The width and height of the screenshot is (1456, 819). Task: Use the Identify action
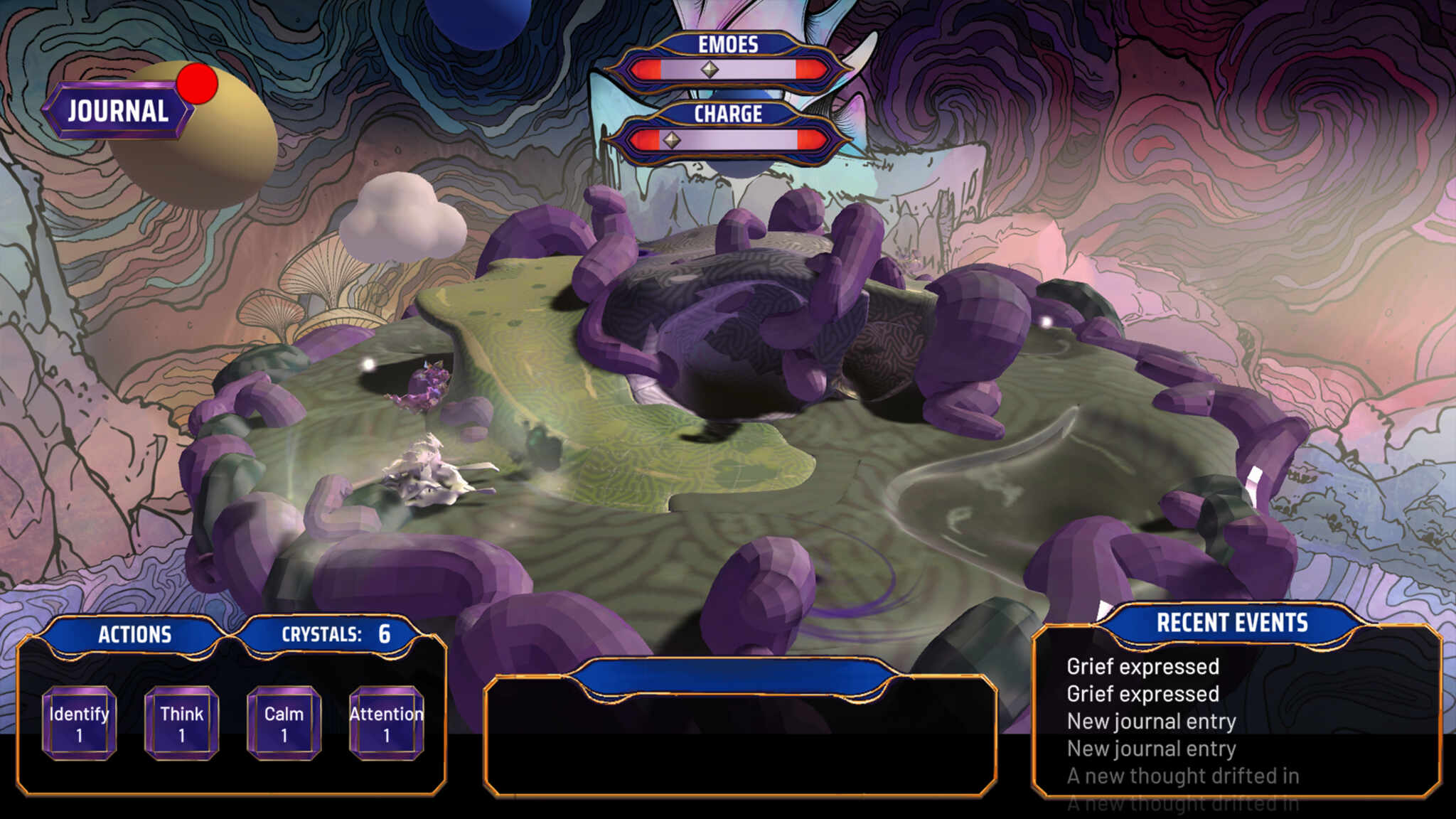pos(79,723)
